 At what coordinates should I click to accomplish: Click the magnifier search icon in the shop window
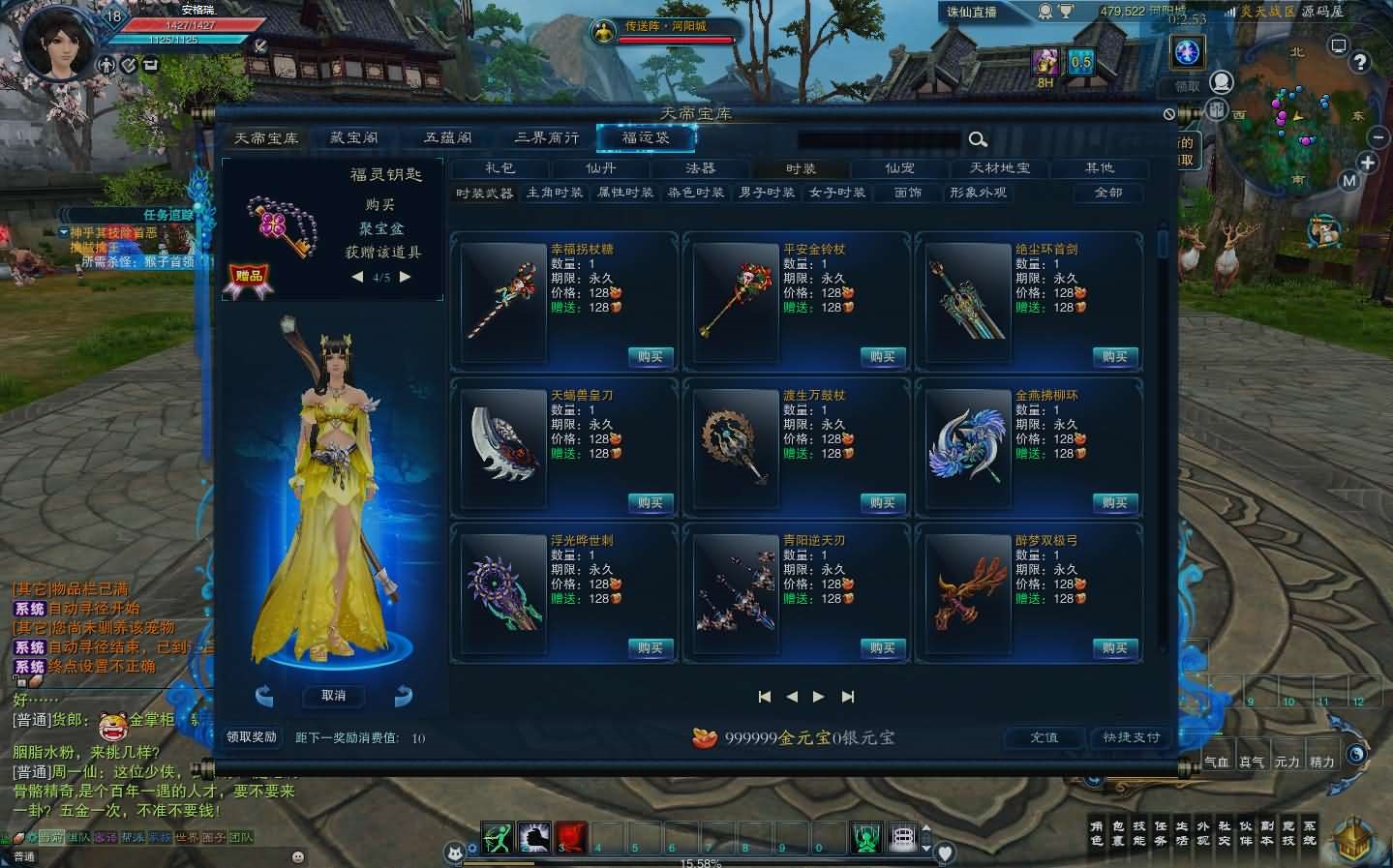(x=978, y=139)
